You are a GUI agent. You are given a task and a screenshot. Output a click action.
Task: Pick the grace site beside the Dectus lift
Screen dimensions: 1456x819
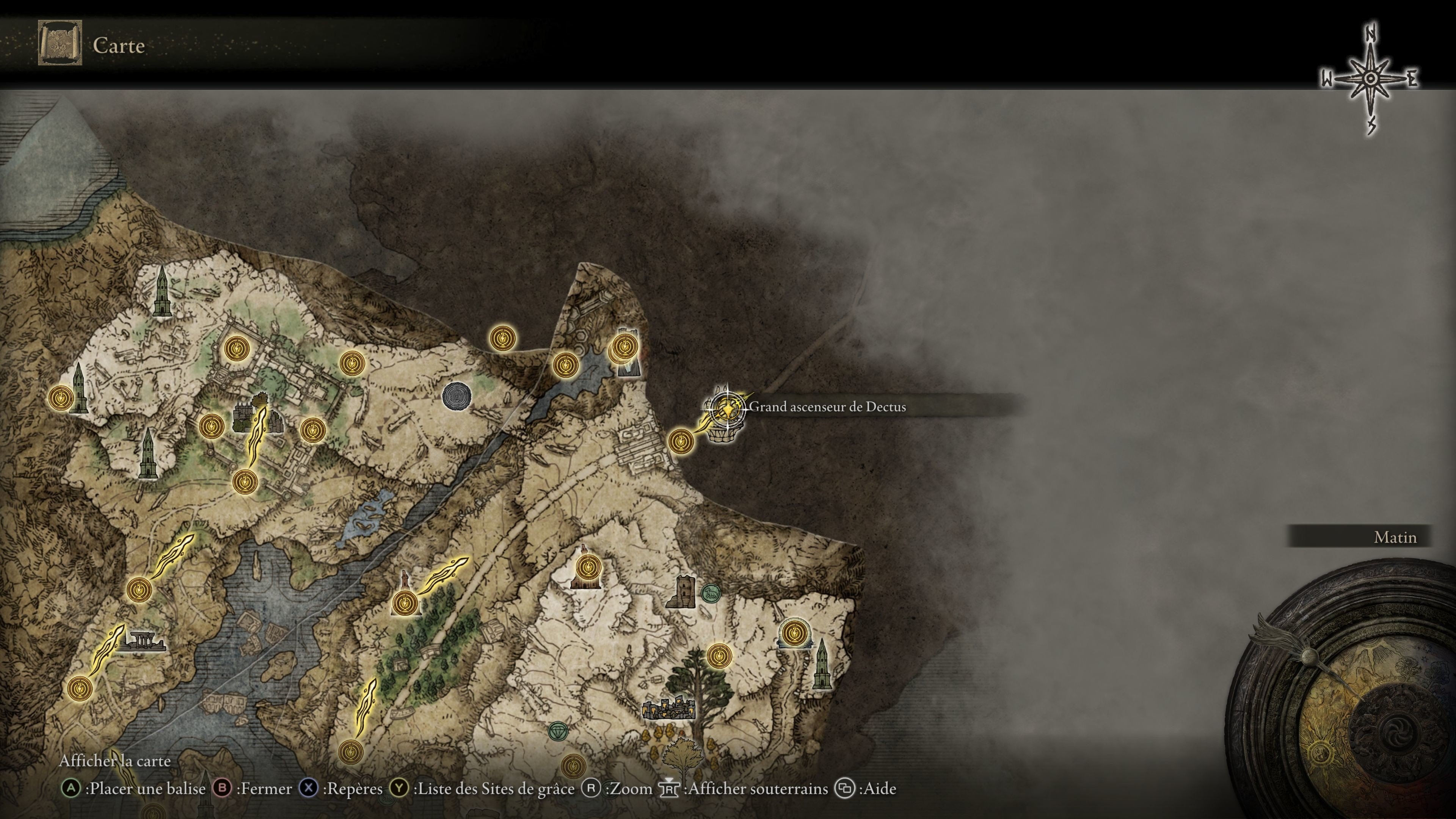tap(681, 440)
